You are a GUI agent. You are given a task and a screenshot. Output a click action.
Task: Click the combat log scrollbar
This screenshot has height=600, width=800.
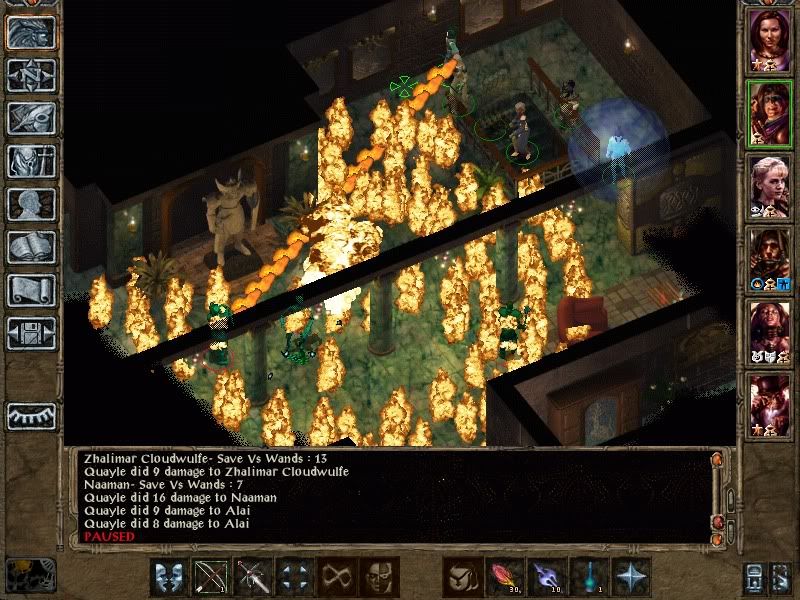pos(716,495)
